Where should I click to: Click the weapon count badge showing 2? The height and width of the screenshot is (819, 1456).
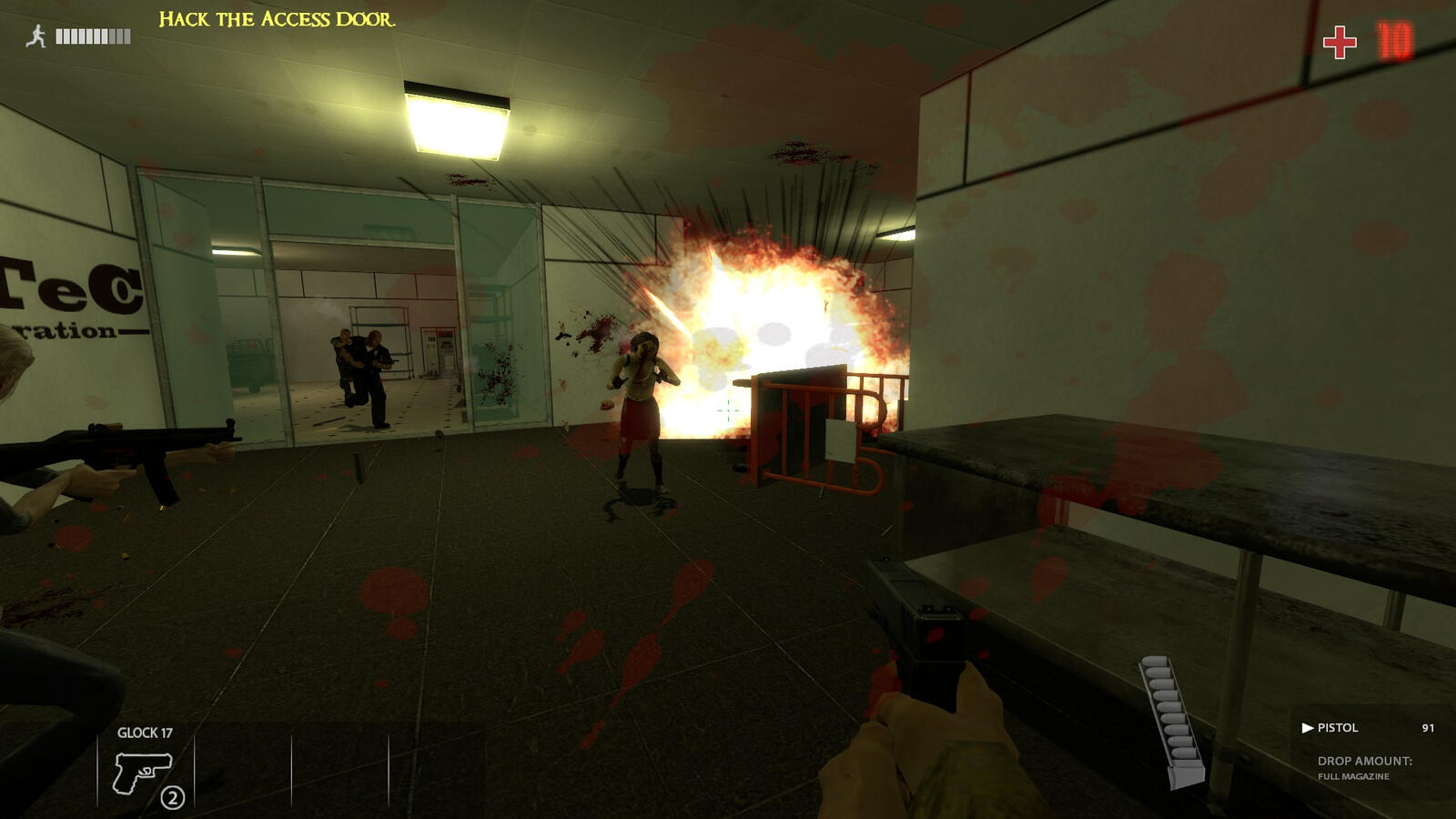pyautogui.click(x=174, y=799)
